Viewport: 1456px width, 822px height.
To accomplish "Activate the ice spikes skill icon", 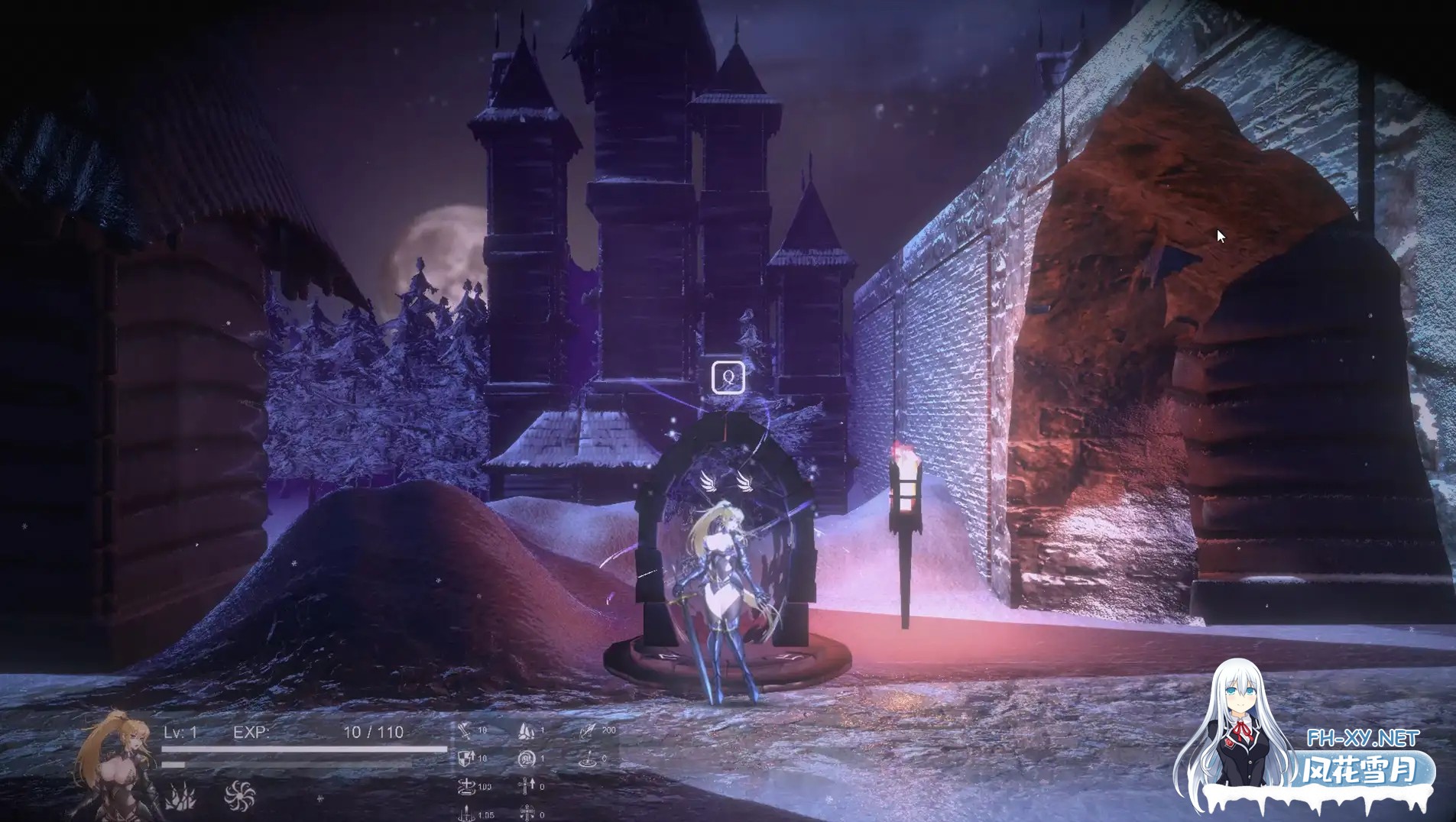I will (181, 797).
